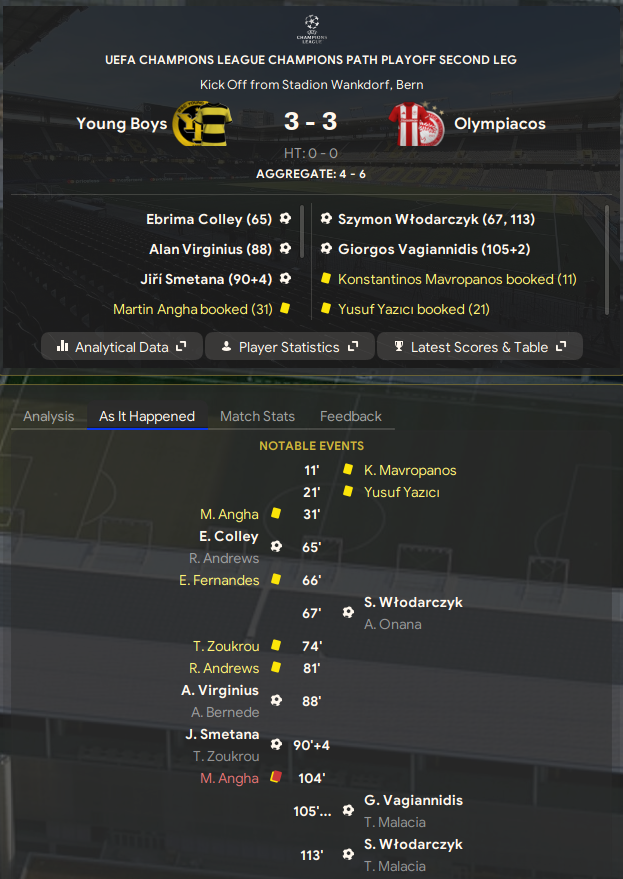Screen dimensions: 623x879
Task: Click the Young Boys team name
Action: 121,124
